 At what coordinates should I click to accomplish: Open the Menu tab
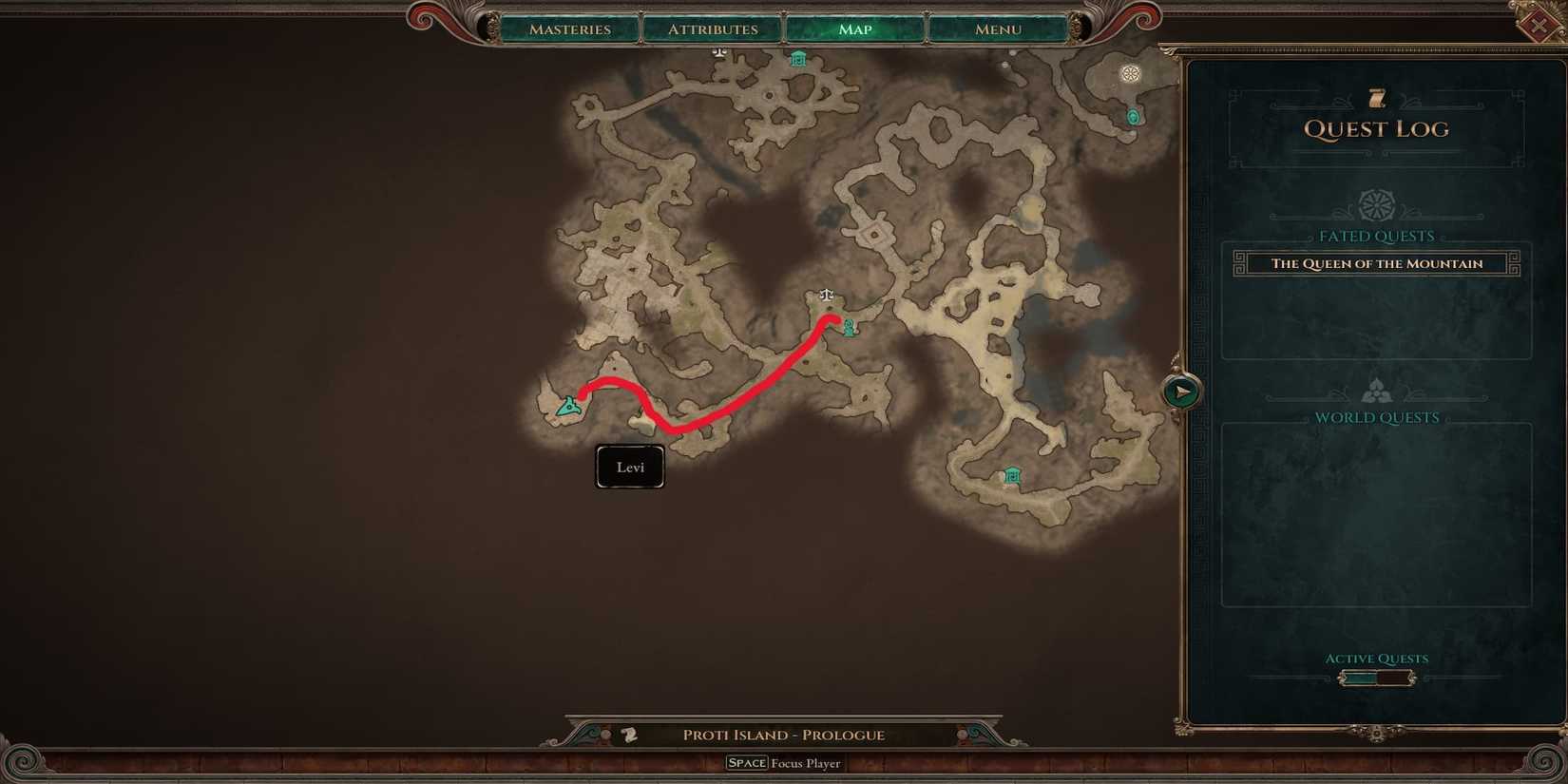tap(996, 29)
